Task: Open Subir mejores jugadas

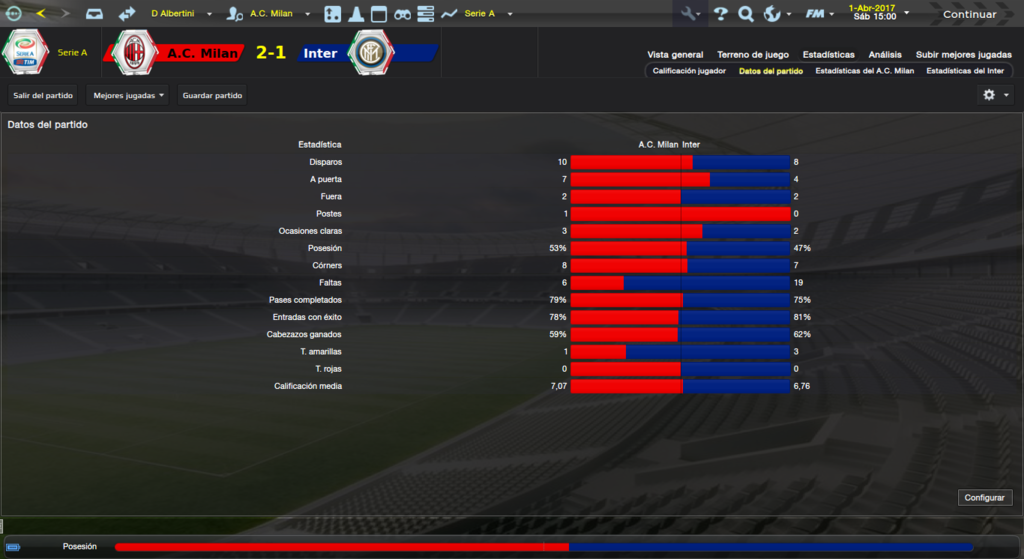Action: point(963,55)
